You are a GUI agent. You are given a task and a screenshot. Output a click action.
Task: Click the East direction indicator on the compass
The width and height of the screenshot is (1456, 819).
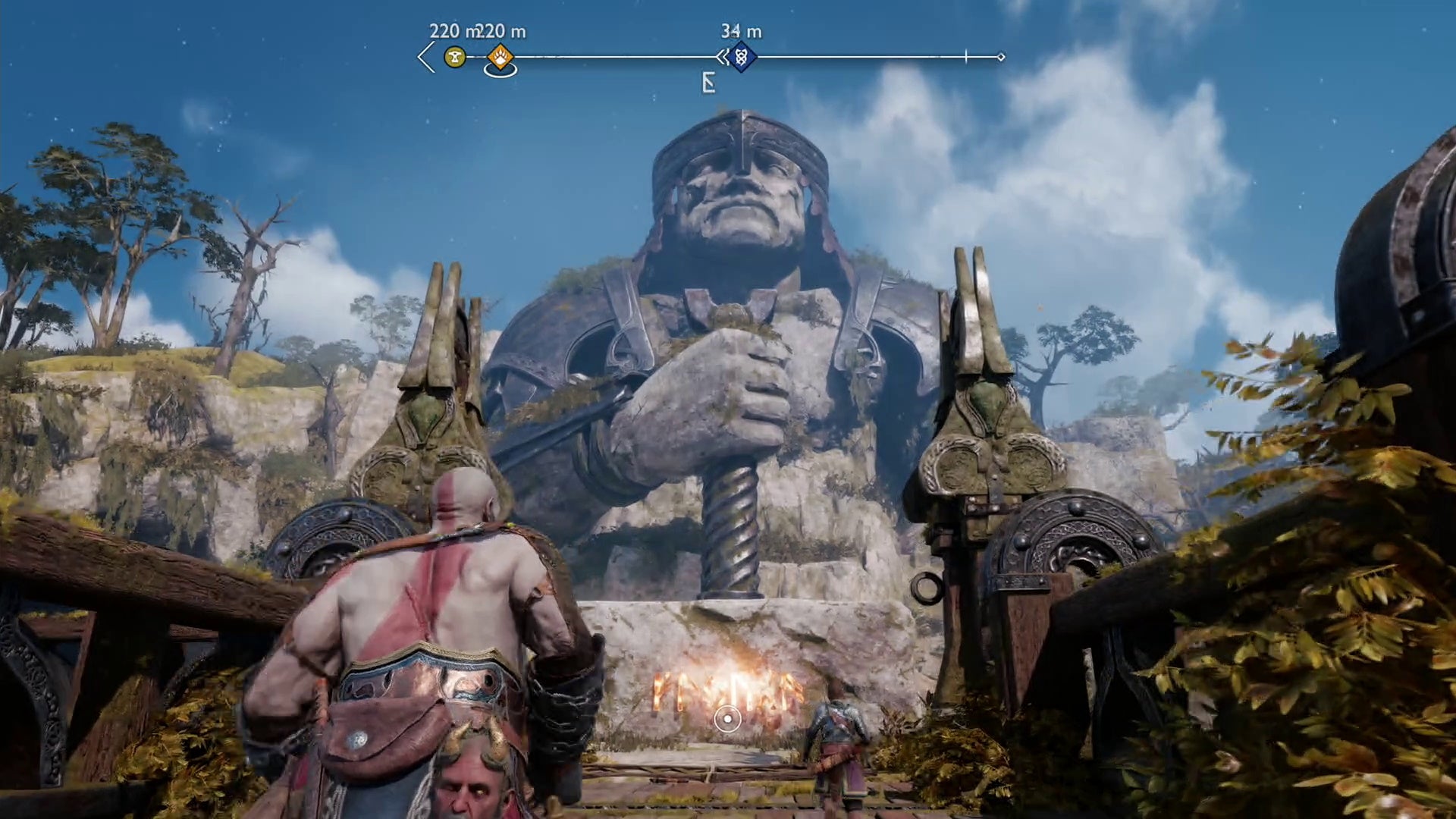click(x=708, y=83)
